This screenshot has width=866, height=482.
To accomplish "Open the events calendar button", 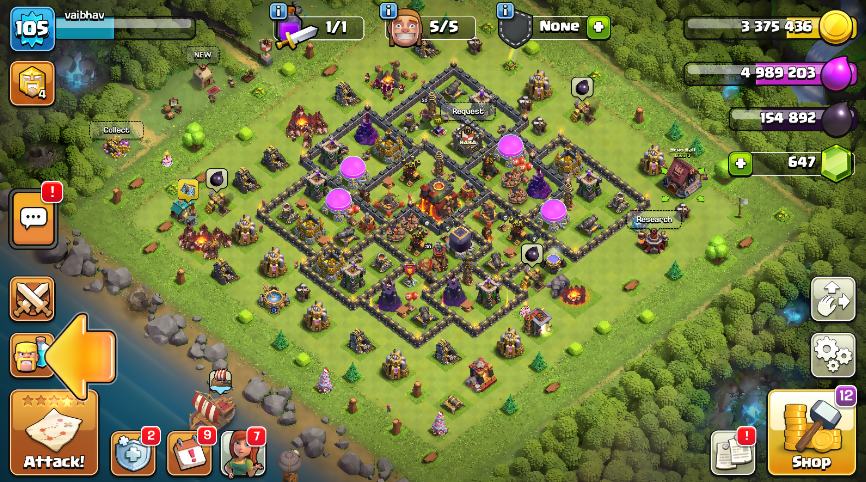I will click(x=188, y=453).
